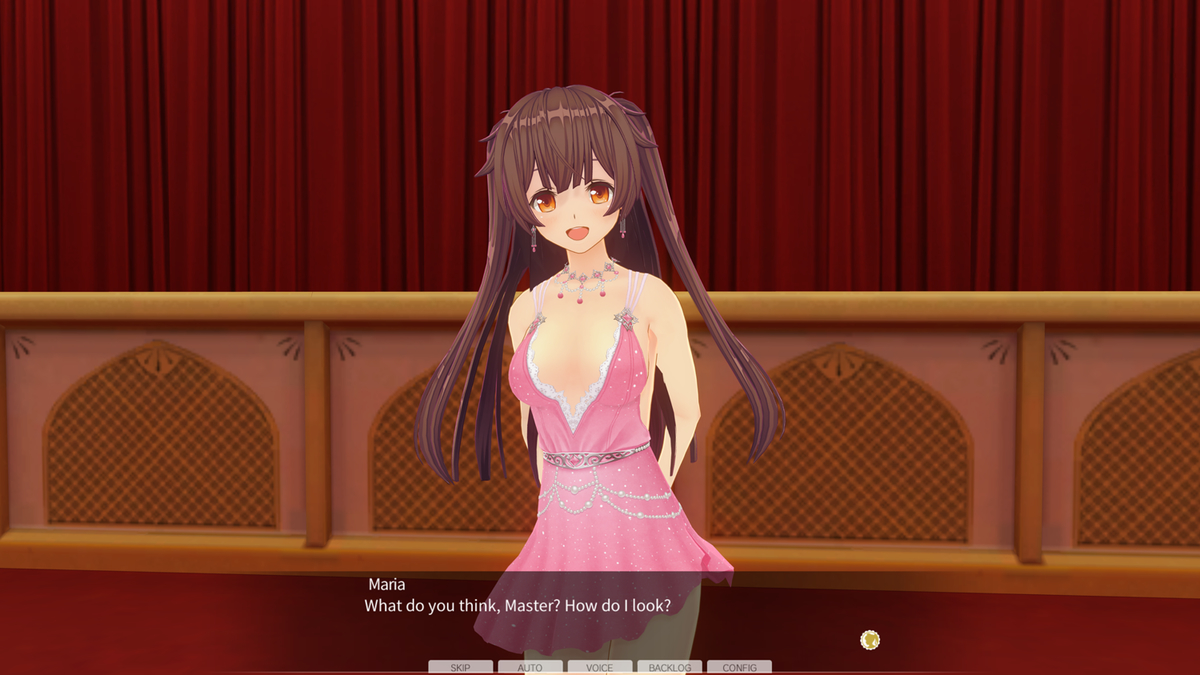Advance dialogue using the round continue icon
1200x675 pixels.
pyautogui.click(x=870, y=639)
